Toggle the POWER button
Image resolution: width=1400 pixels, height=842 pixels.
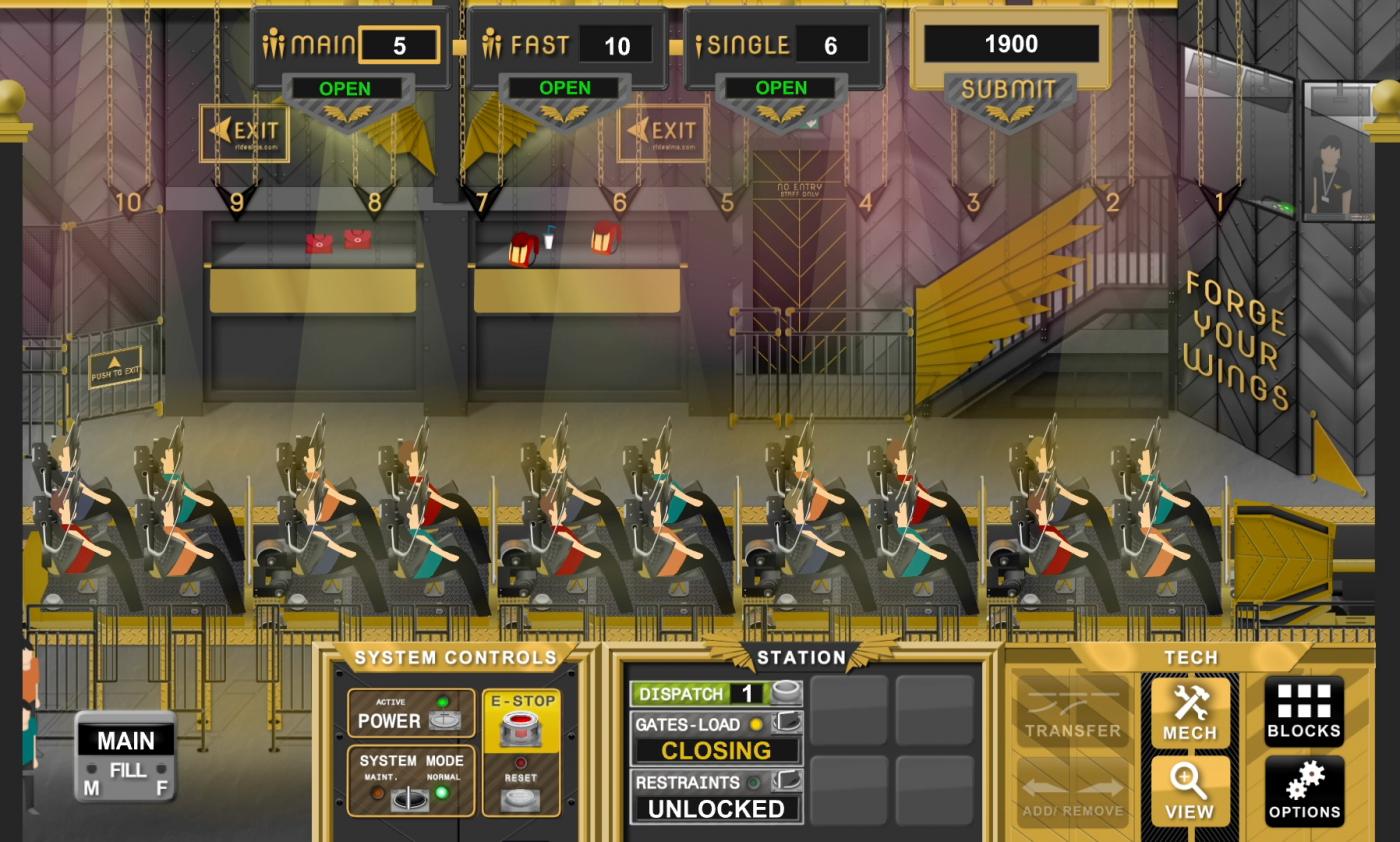click(x=444, y=720)
